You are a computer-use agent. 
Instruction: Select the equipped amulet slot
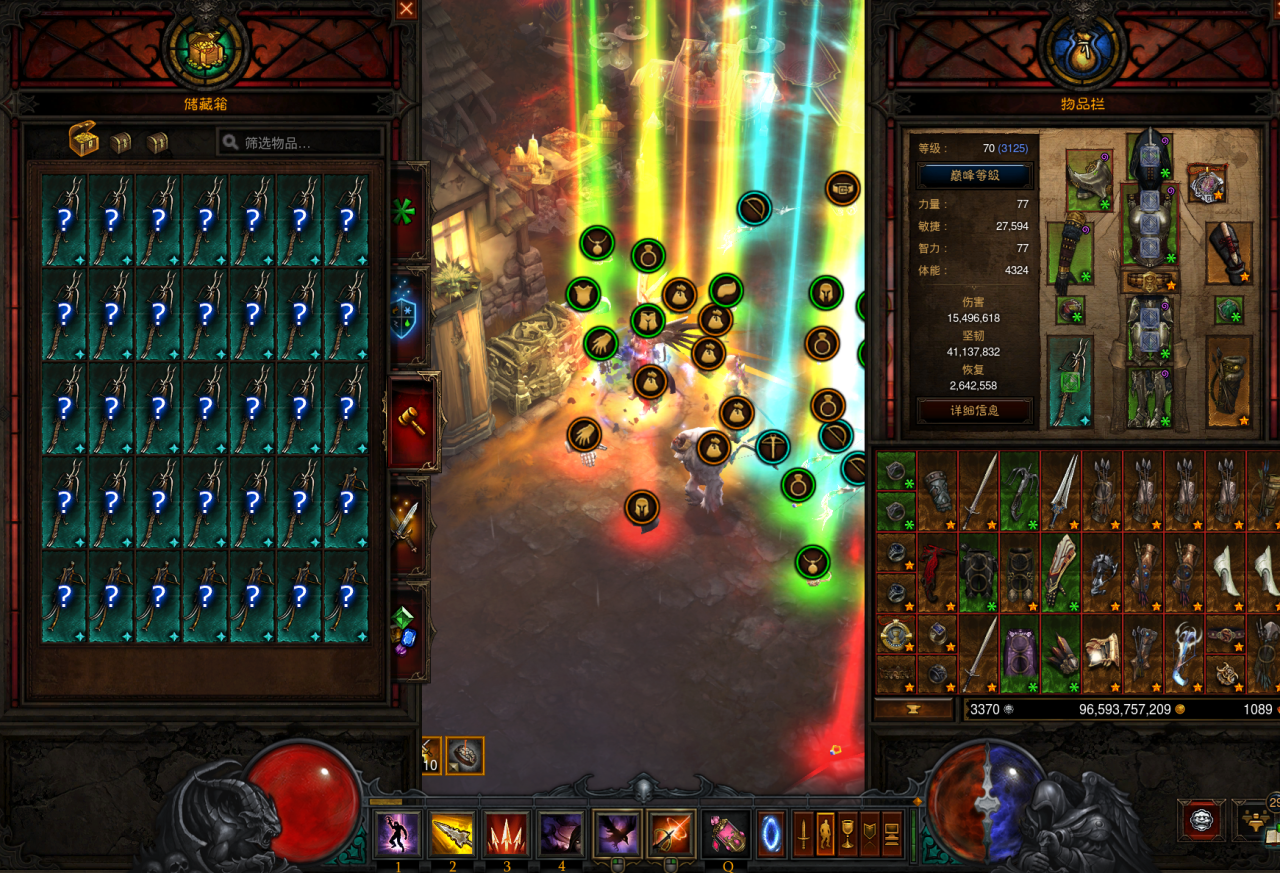(x=1206, y=184)
